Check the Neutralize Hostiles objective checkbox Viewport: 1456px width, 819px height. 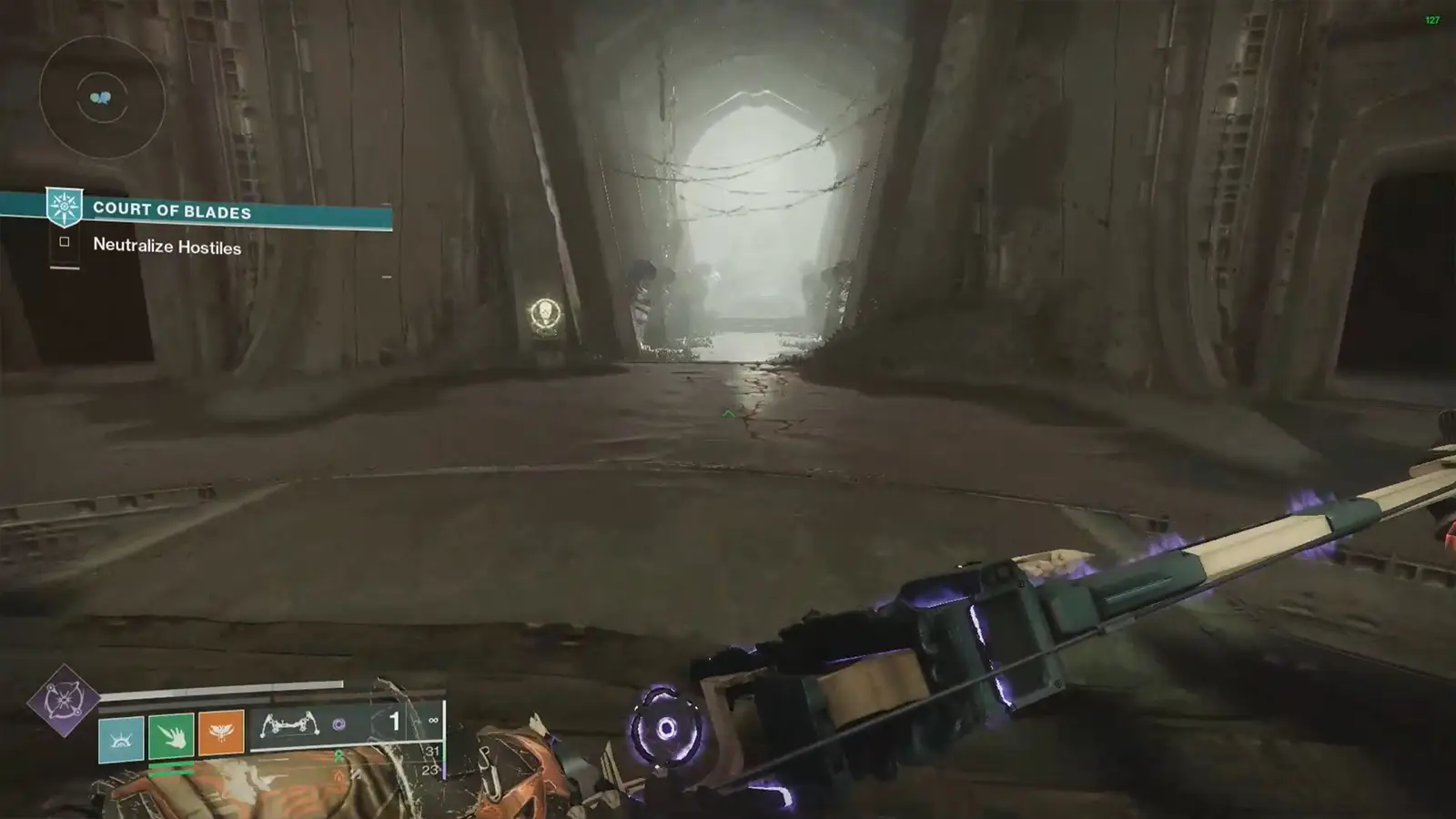(64, 242)
